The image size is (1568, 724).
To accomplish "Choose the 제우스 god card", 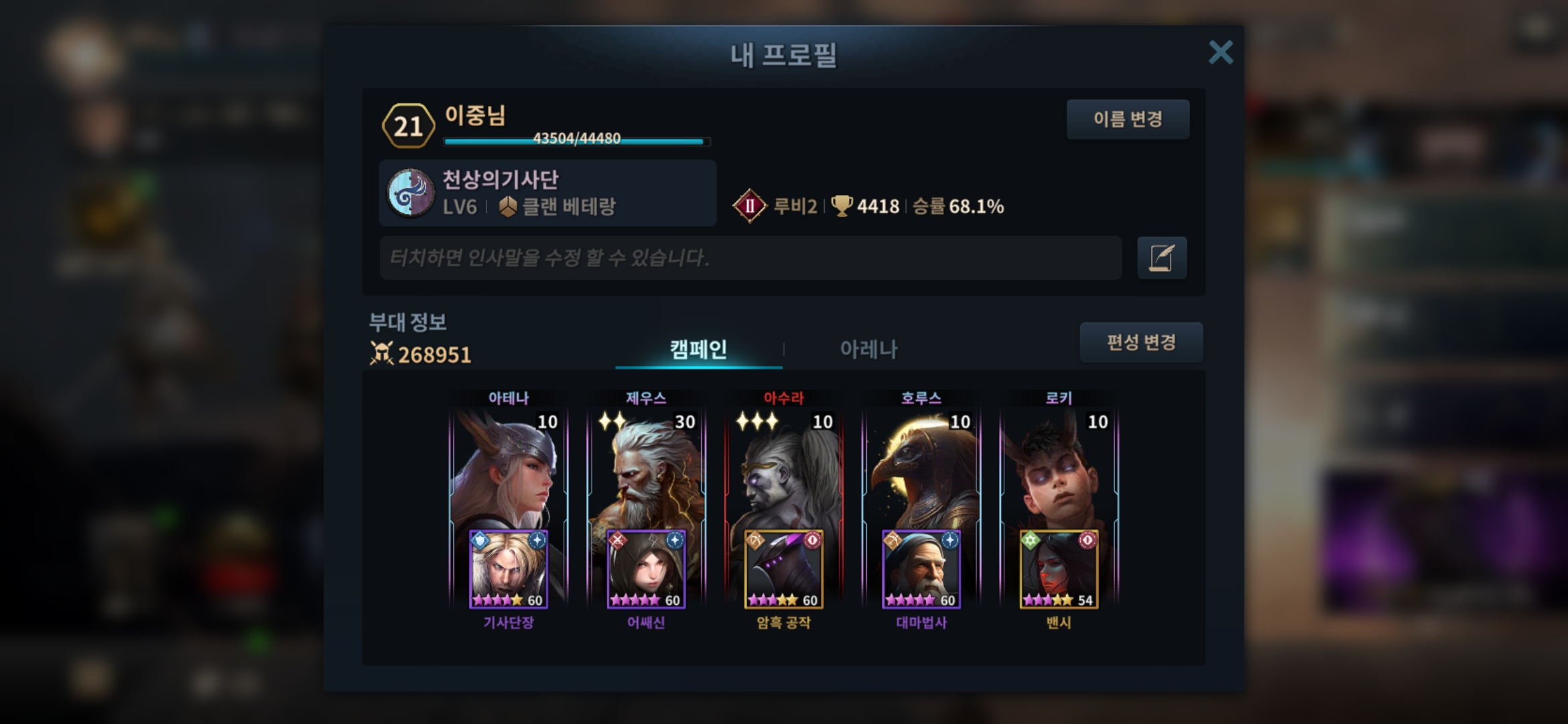I will [x=646, y=469].
